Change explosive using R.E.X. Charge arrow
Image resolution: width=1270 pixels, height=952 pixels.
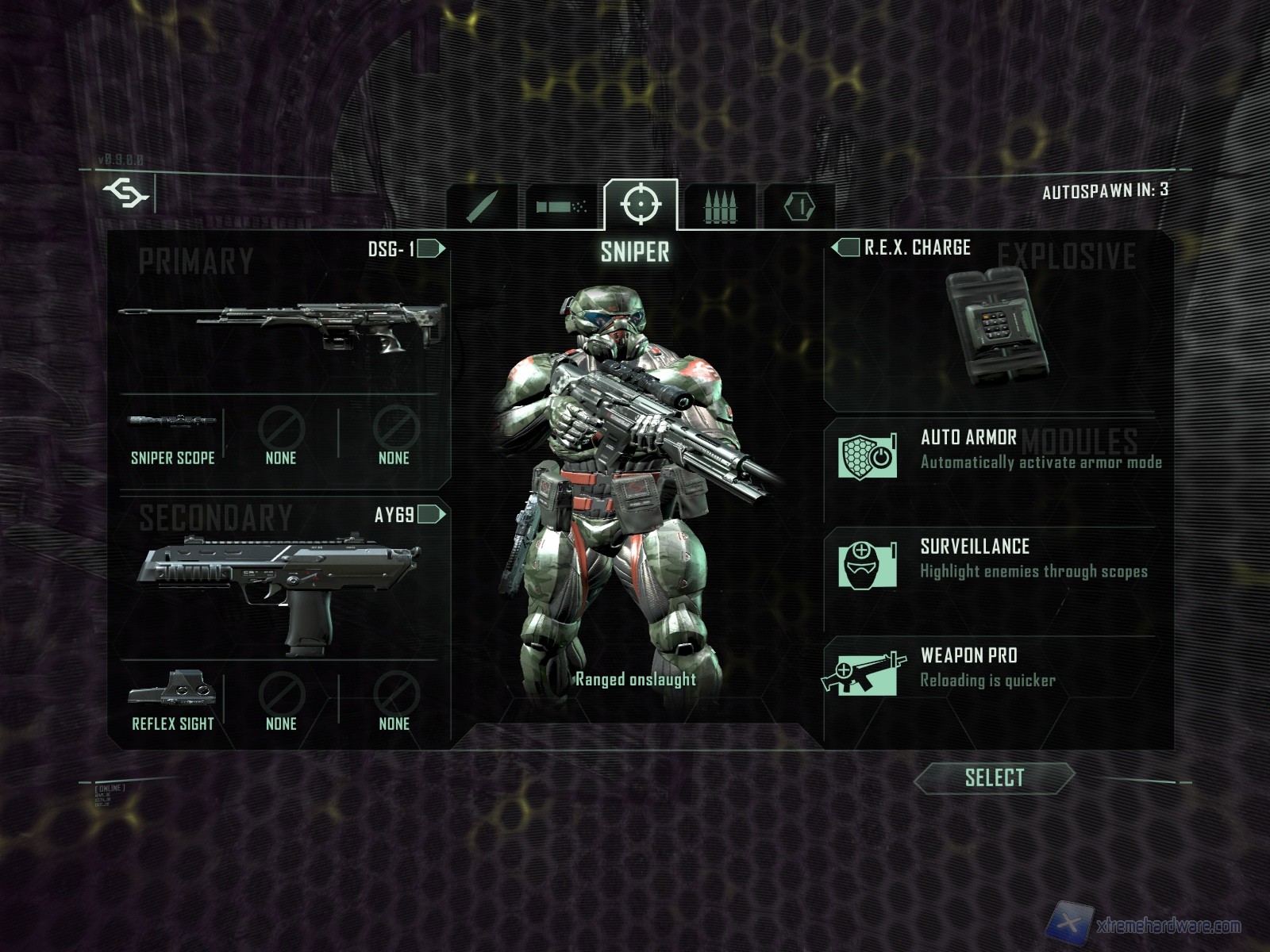coord(845,248)
